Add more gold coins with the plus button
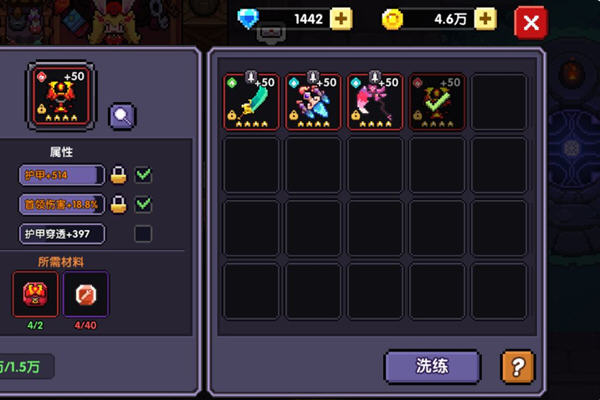This screenshot has width=600, height=400. [x=485, y=19]
